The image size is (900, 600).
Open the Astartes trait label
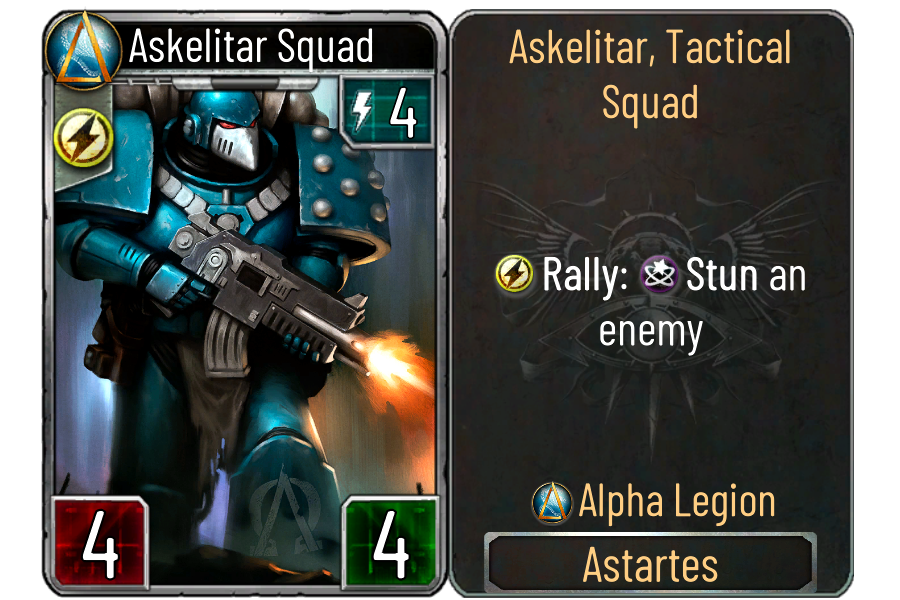click(x=650, y=565)
